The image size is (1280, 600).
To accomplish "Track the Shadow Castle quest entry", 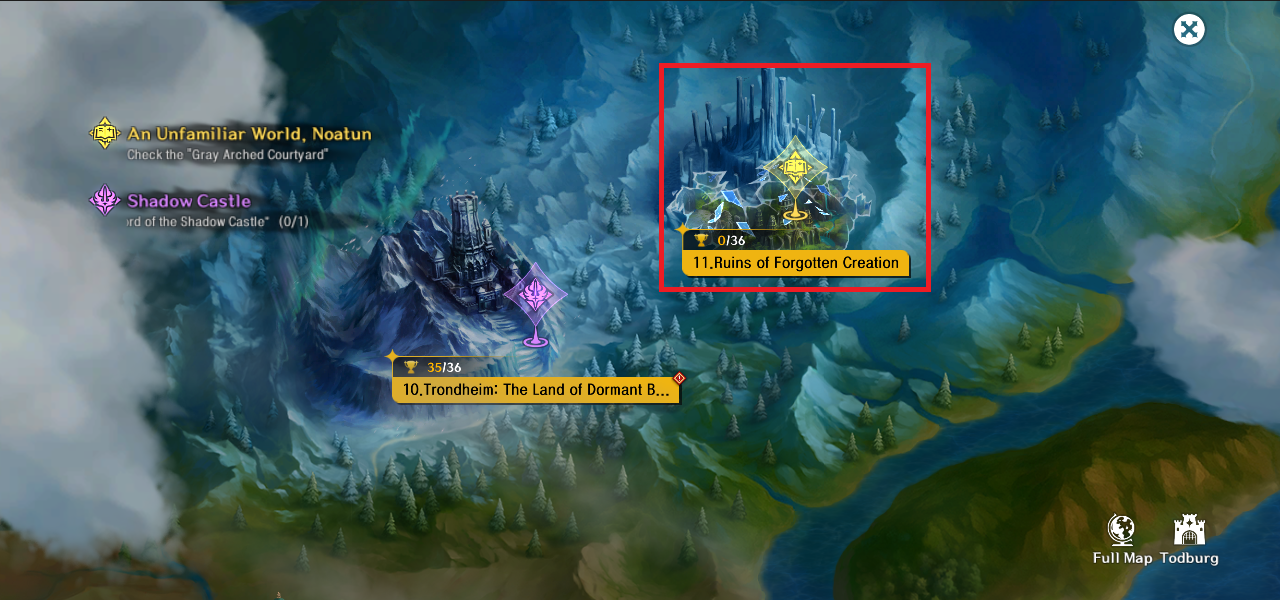I will coord(188,201).
